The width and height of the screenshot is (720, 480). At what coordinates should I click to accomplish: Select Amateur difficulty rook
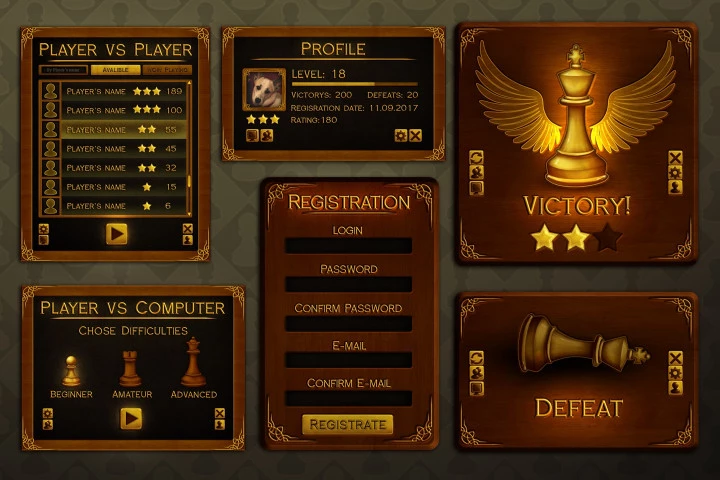(x=131, y=368)
